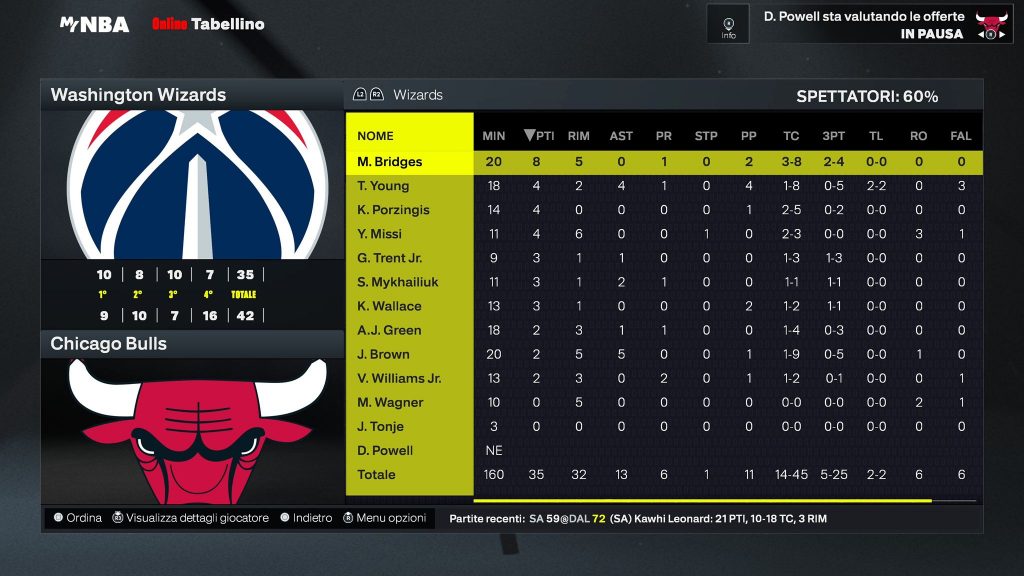1024x576 pixels.
Task: Sort table by 3PT column header
Action: point(834,136)
